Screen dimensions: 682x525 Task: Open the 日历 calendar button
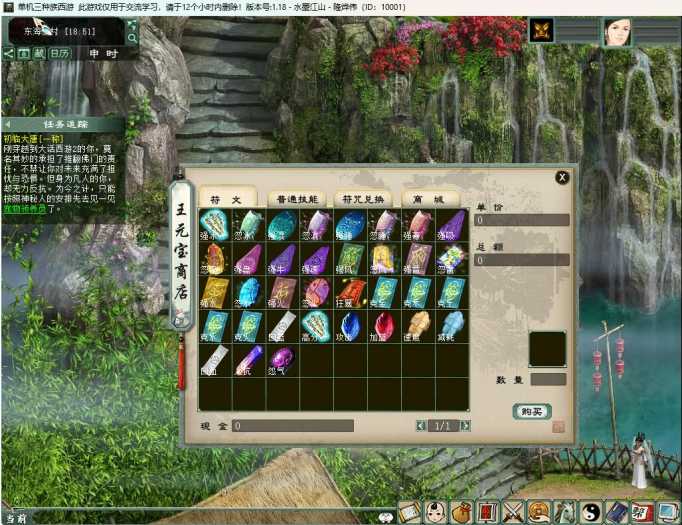pyautogui.click(x=61, y=53)
